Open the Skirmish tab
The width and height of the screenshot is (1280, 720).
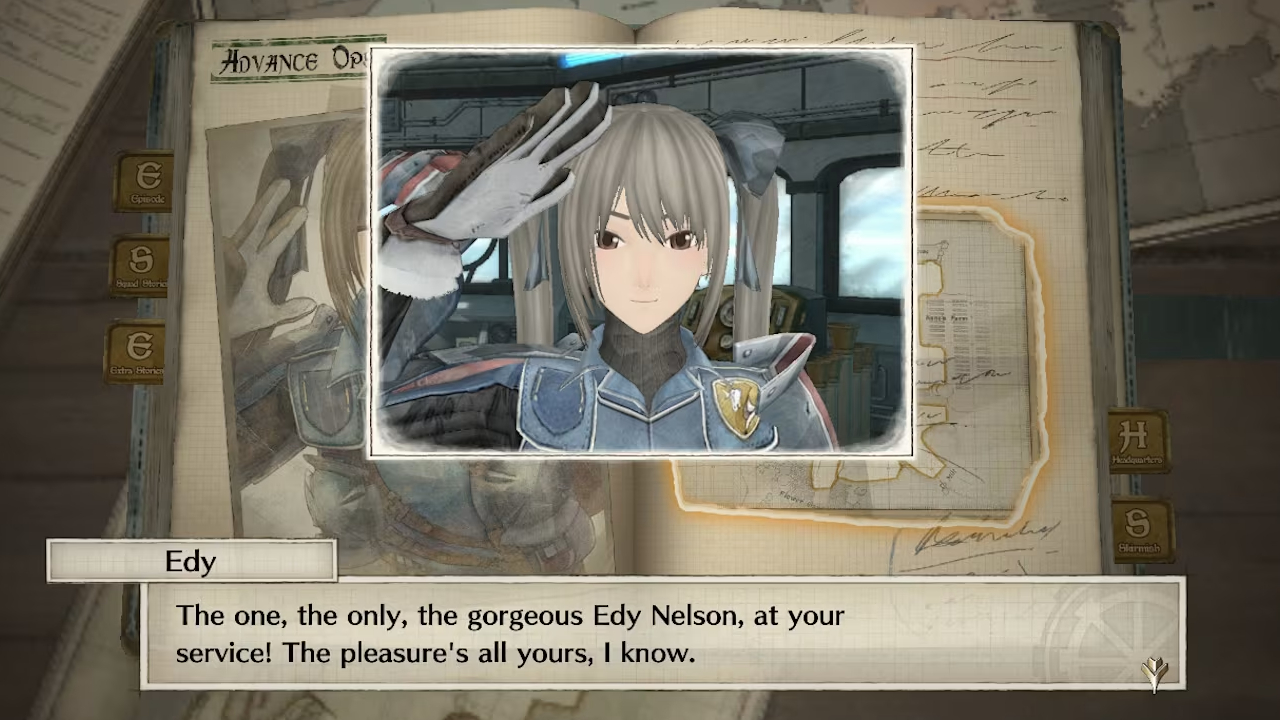pyautogui.click(x=1141, y=530)
